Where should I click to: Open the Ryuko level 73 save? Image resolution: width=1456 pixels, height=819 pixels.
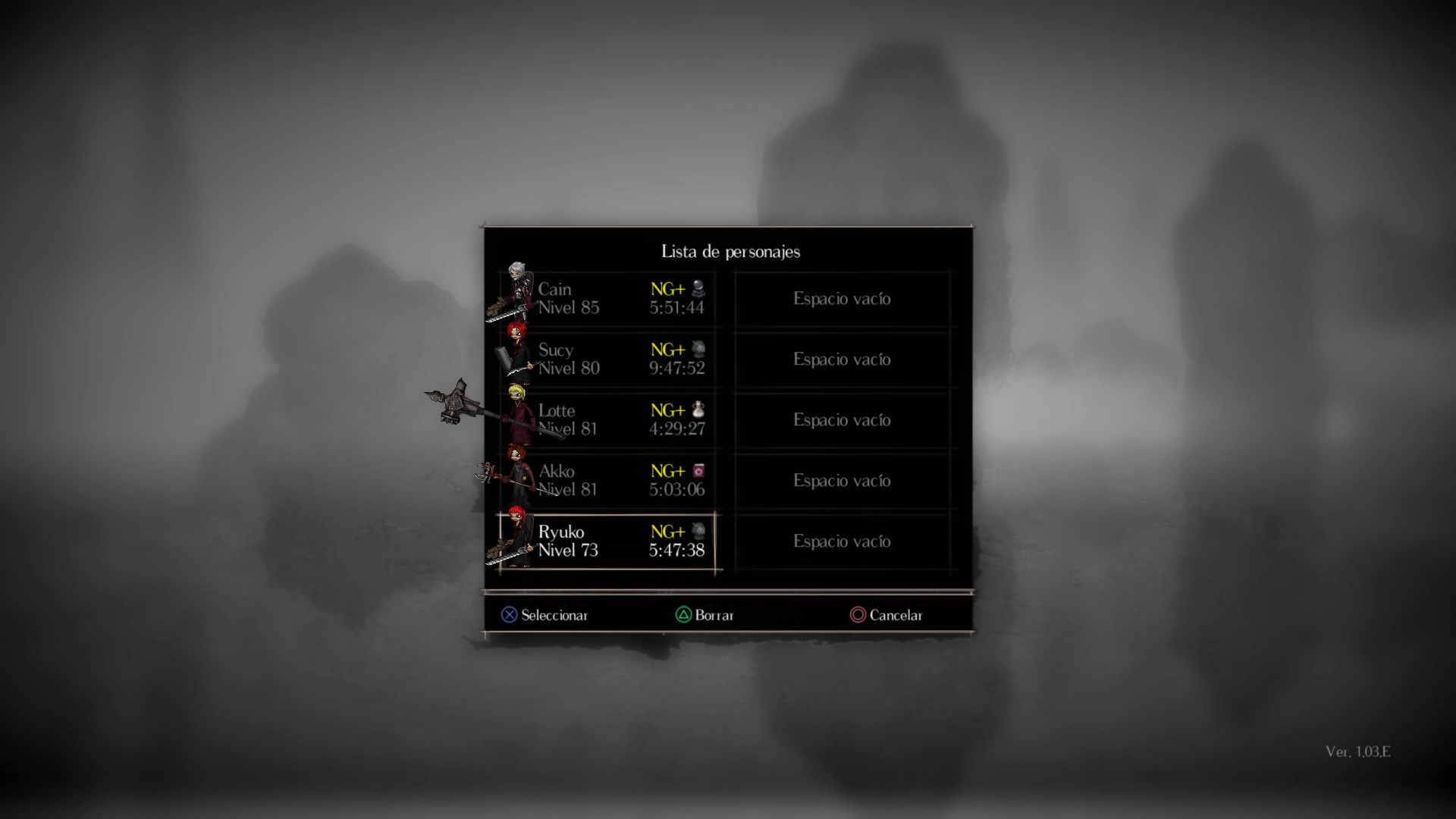click(607, 541)
